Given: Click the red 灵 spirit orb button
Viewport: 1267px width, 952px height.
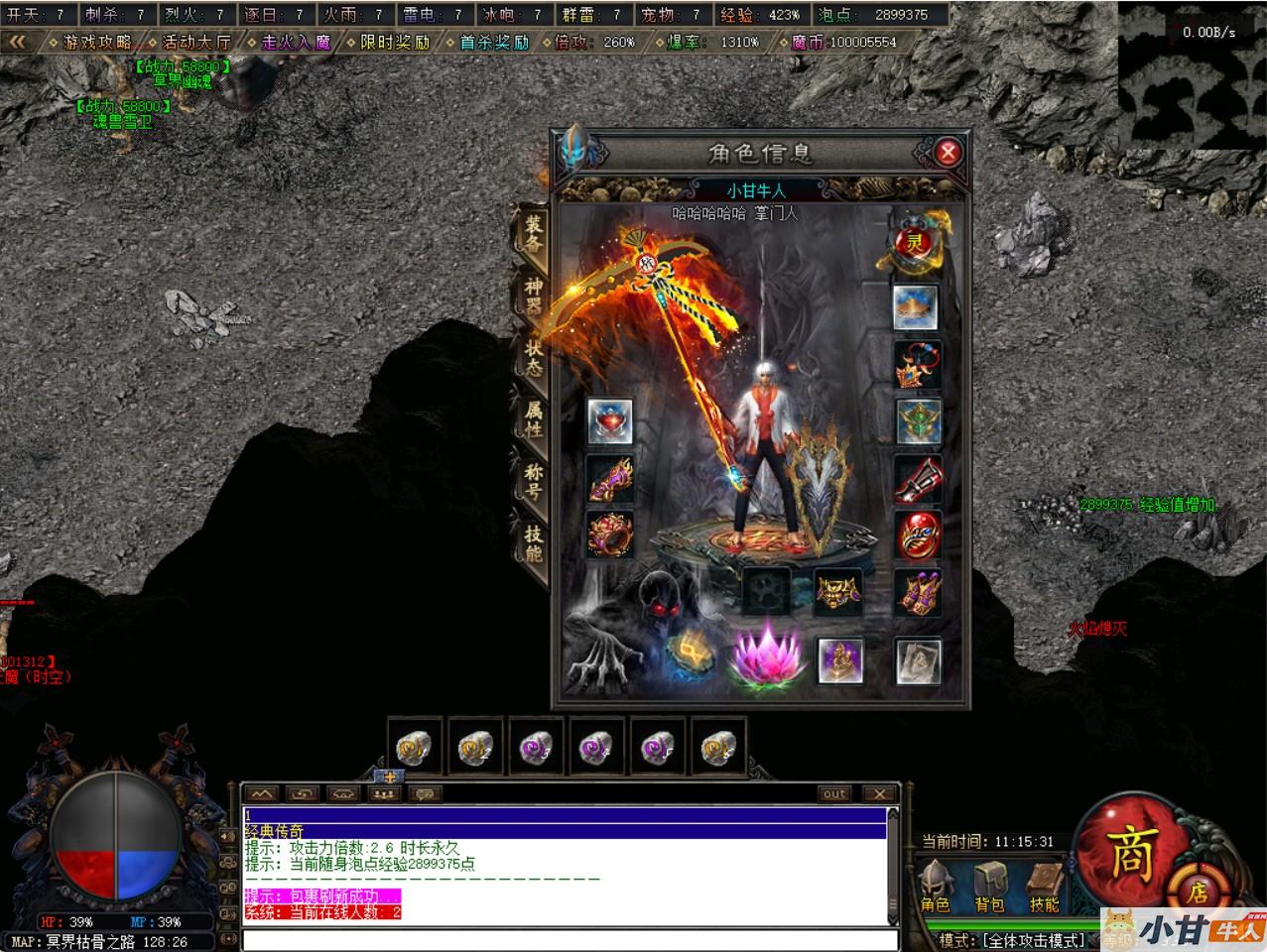Looking at the screenshot, I should [x=914, y=241].
